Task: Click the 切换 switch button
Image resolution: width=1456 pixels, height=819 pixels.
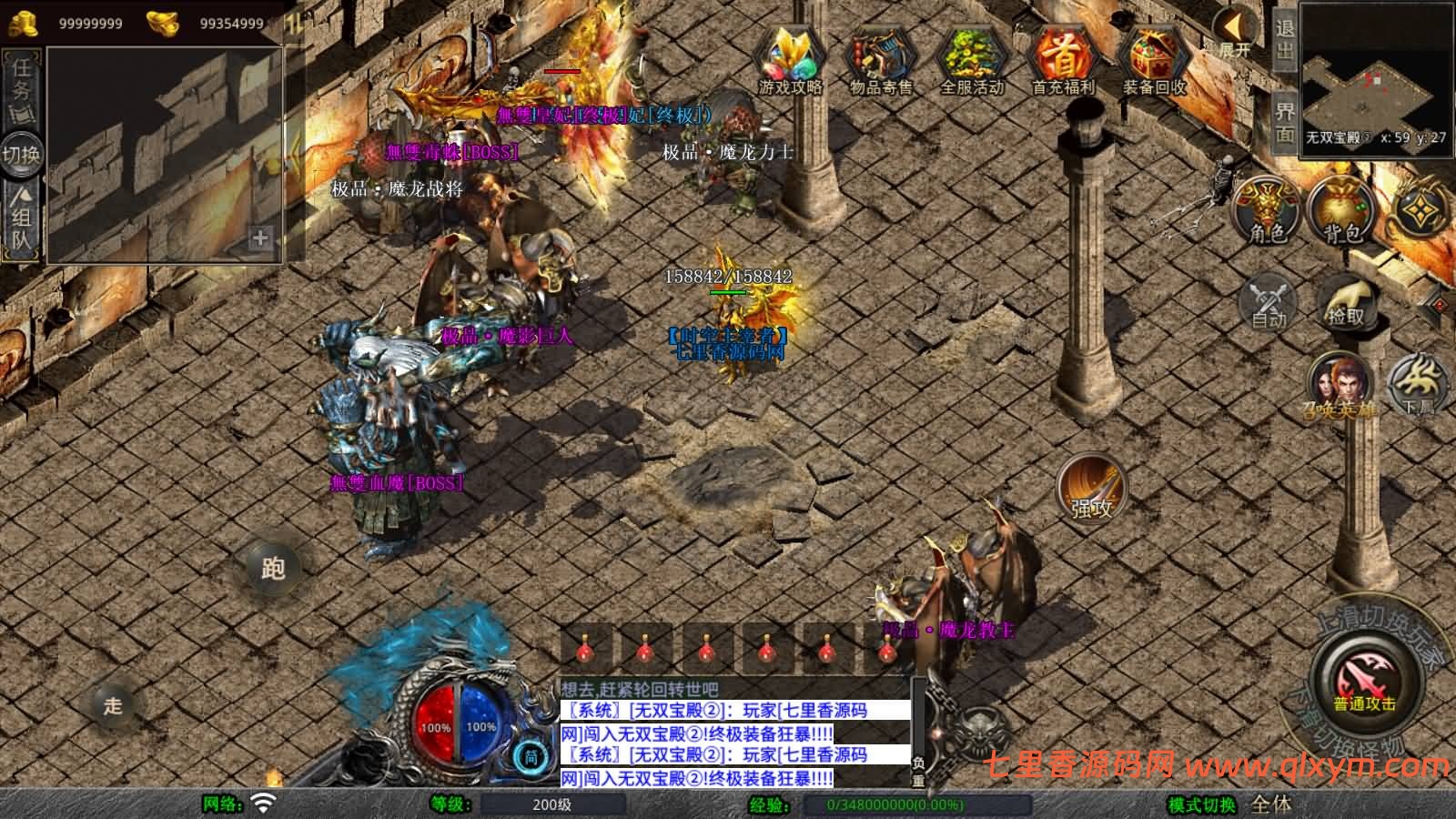Action: point(21,154)
